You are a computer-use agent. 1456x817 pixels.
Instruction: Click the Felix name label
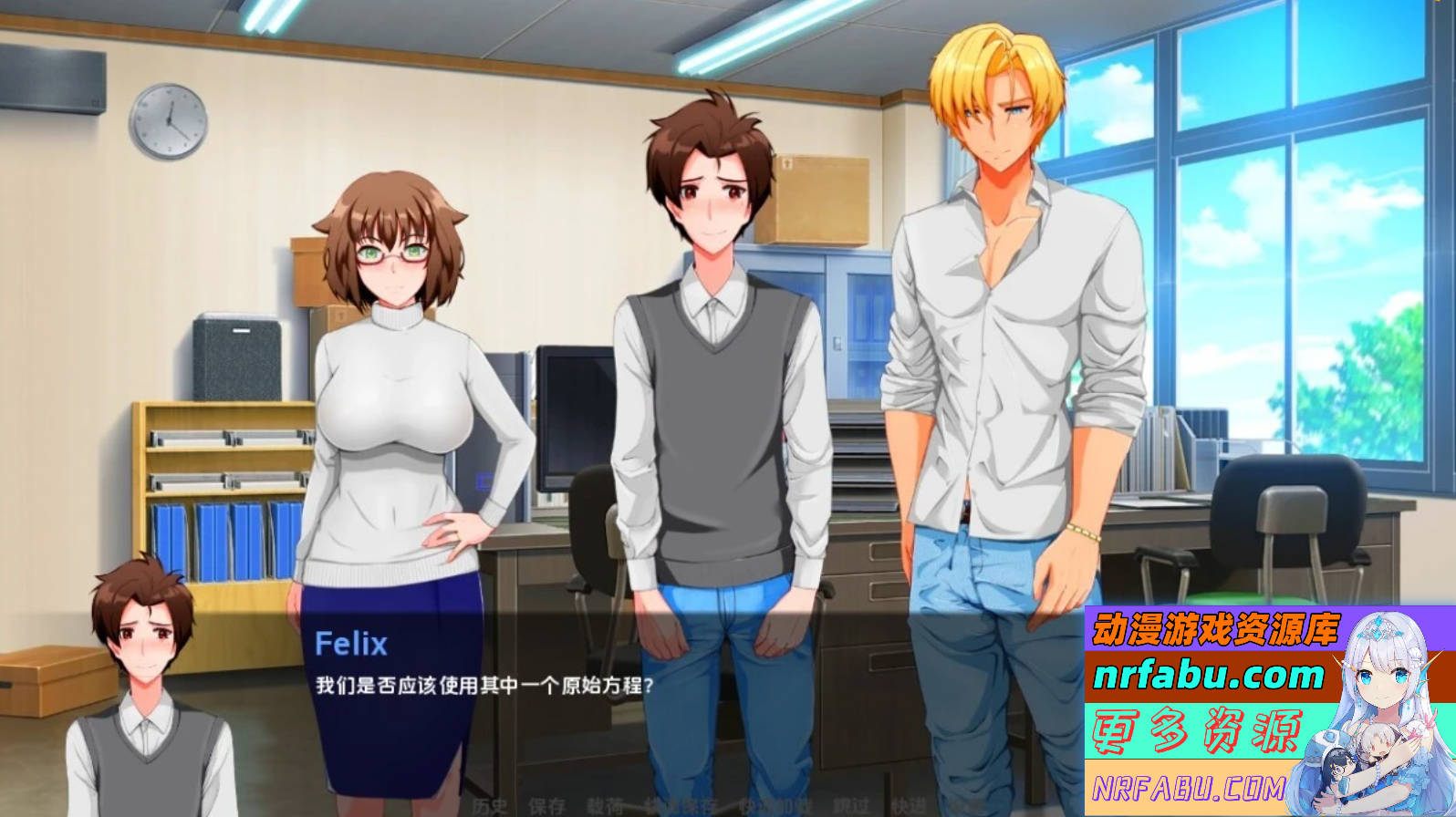pos(351,644)
